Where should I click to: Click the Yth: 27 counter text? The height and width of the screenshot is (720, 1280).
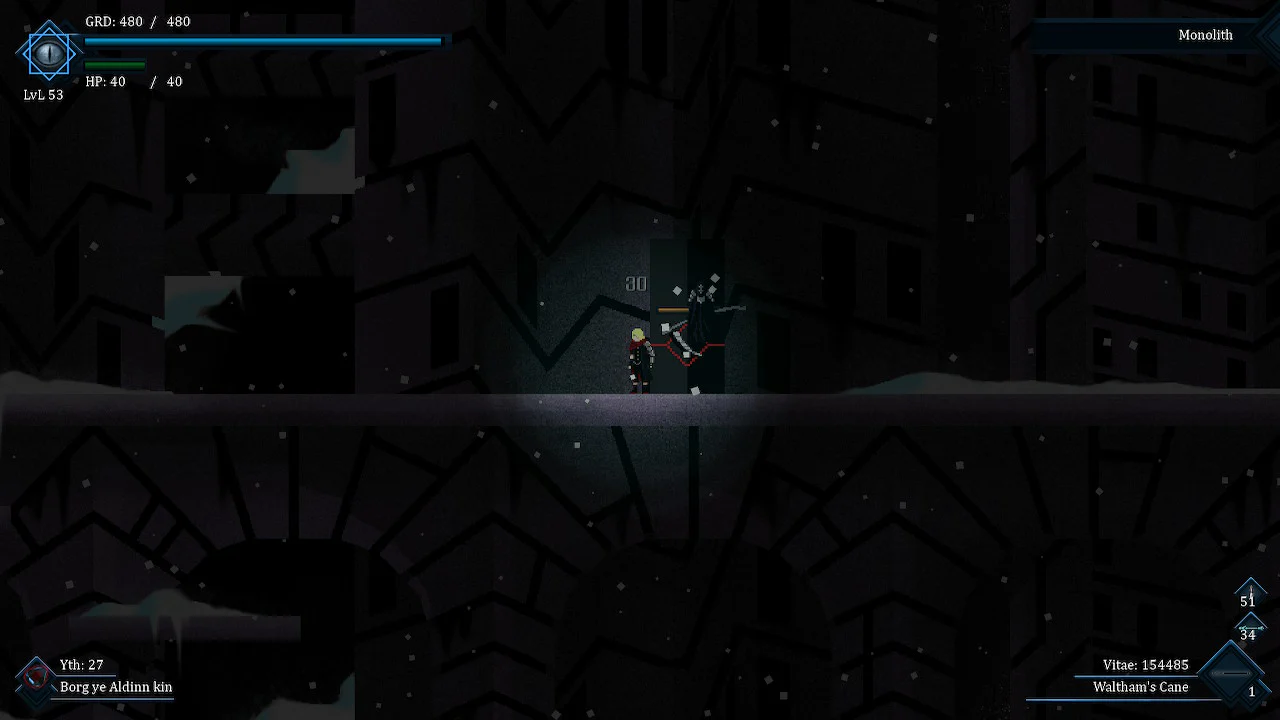click(x=81, y=663)
